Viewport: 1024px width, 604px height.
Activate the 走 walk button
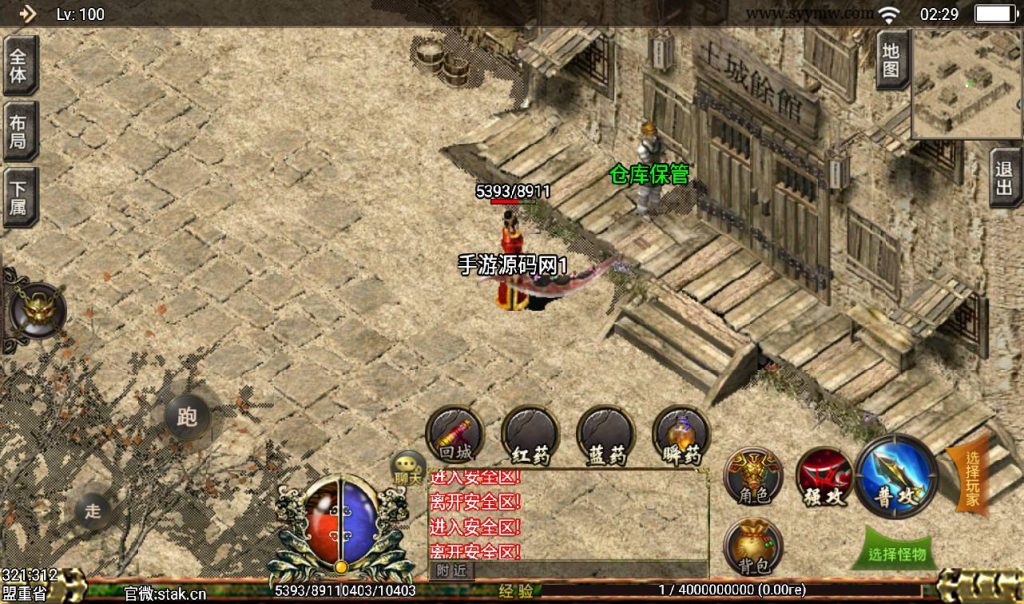click(93, 511)
